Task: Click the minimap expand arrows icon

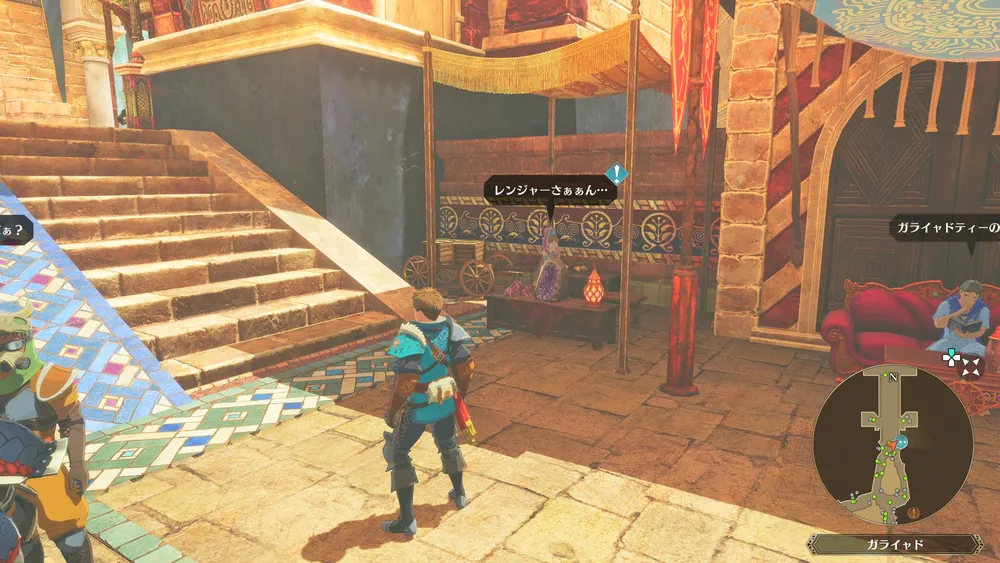Action: pos(969,367)
